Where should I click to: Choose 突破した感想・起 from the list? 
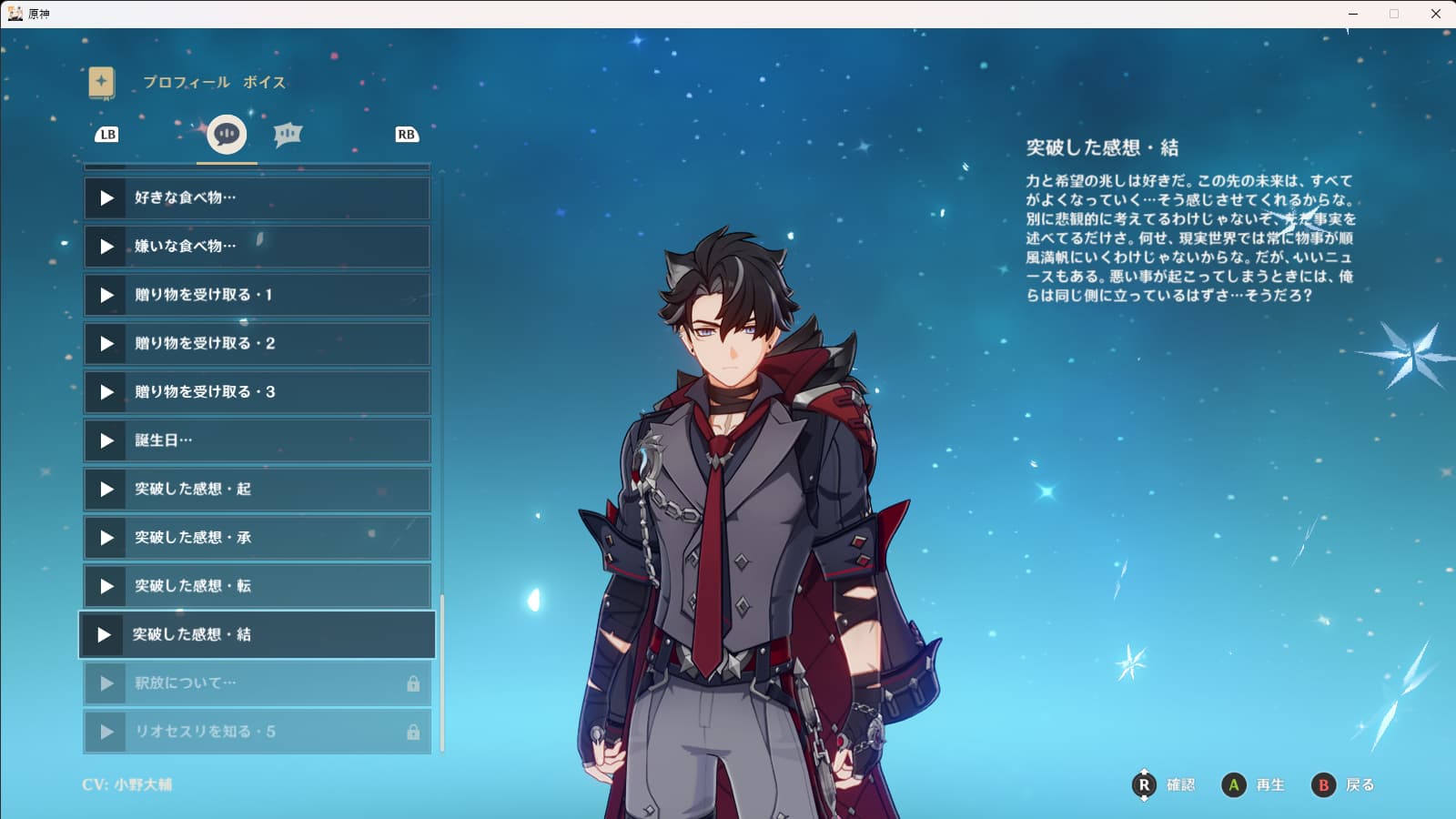point(257,489)
